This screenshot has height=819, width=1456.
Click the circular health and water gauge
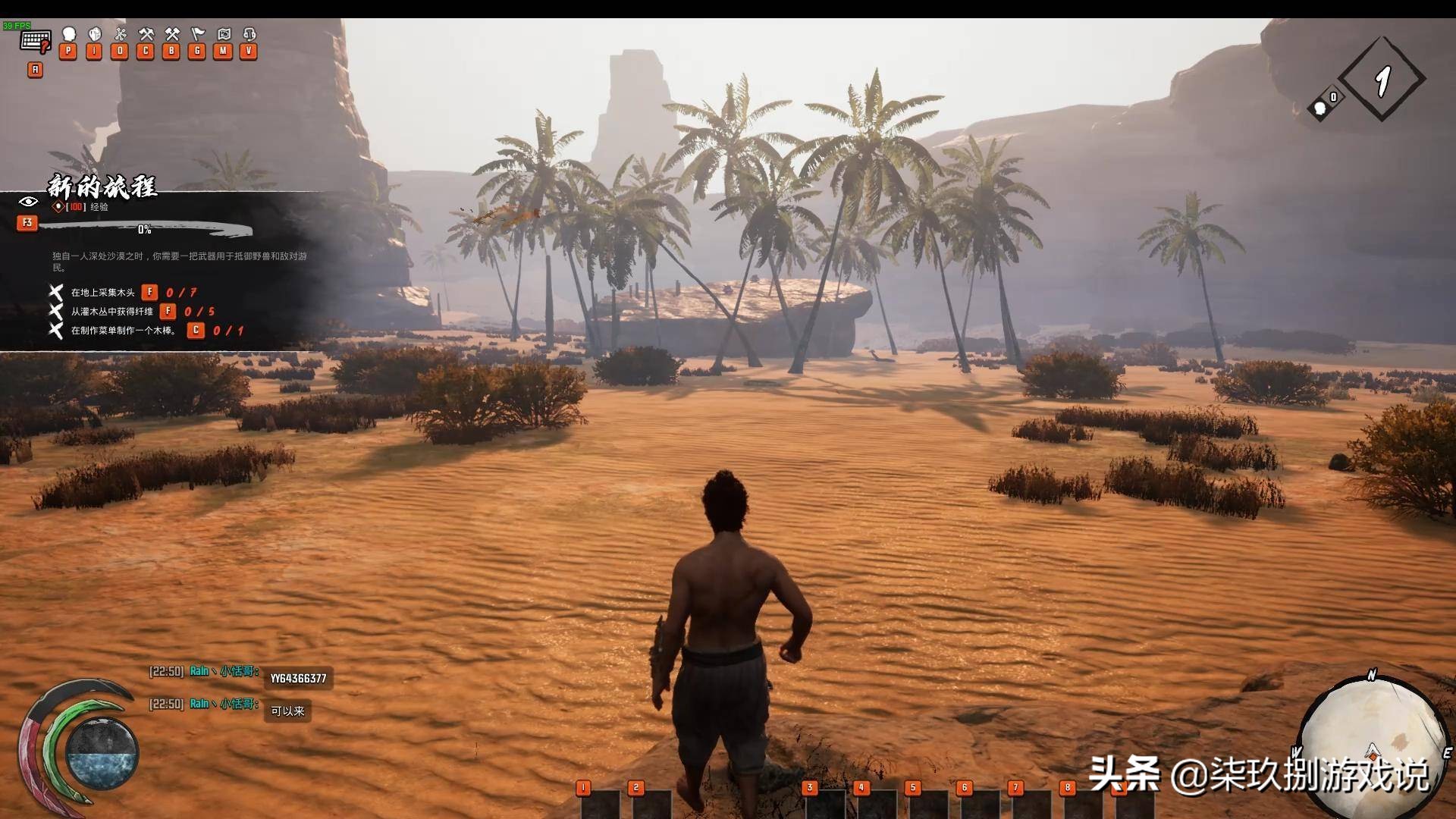coord(102,752)
